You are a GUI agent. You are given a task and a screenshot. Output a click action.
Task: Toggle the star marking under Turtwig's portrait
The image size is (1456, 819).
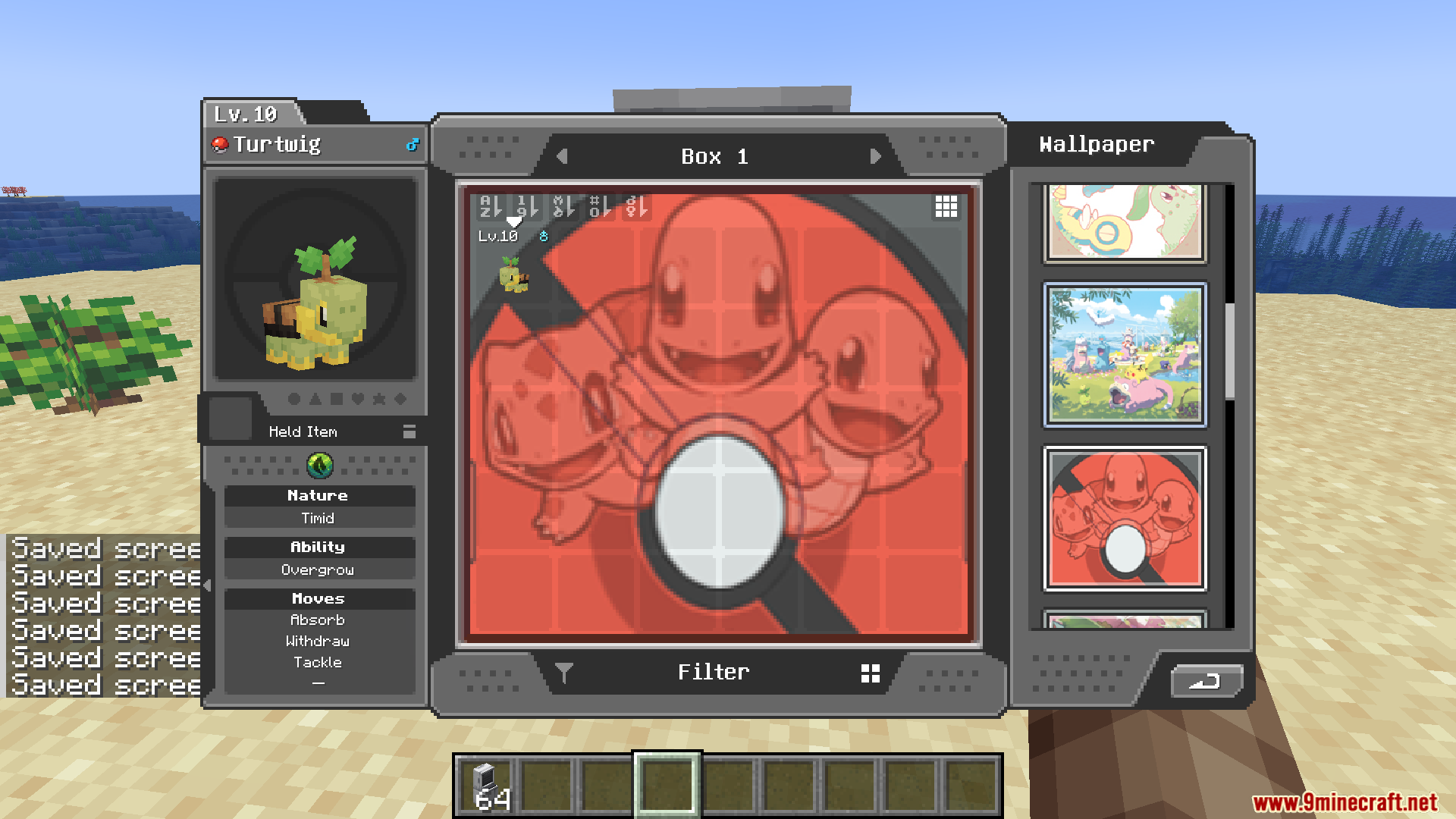click(x=379, y=400)
